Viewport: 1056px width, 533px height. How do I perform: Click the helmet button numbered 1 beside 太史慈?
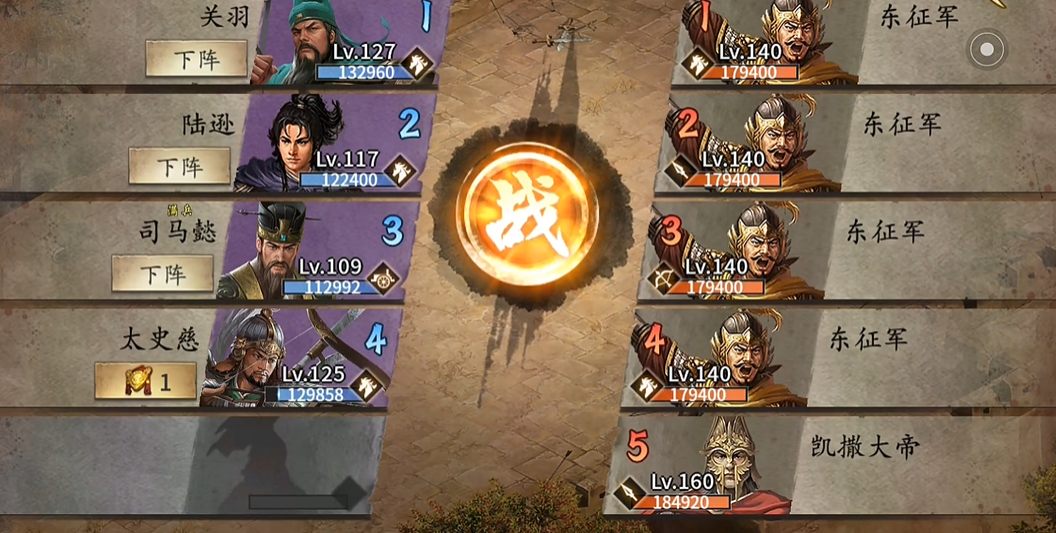tap(146, 380)
